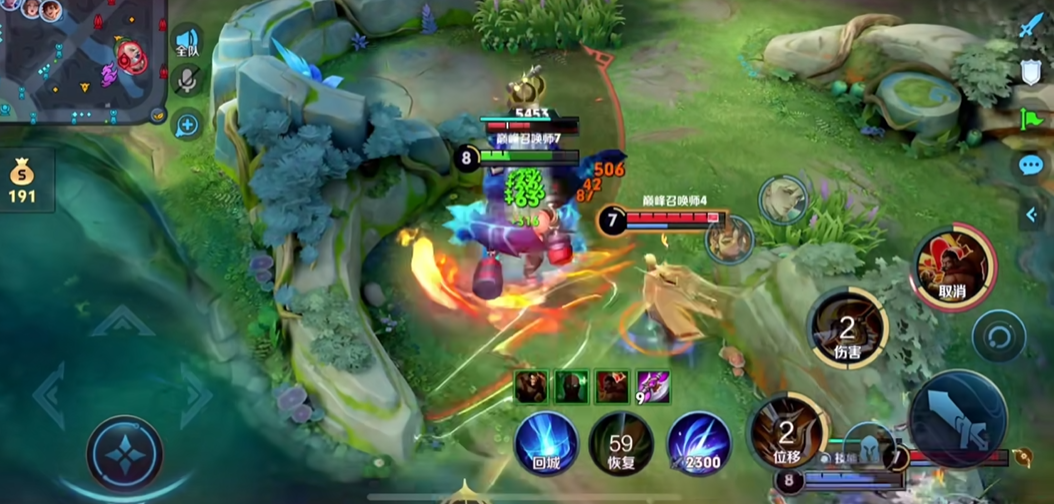Activate the 伤害 damage skill
1054x504 pixels.
[847, 328]
